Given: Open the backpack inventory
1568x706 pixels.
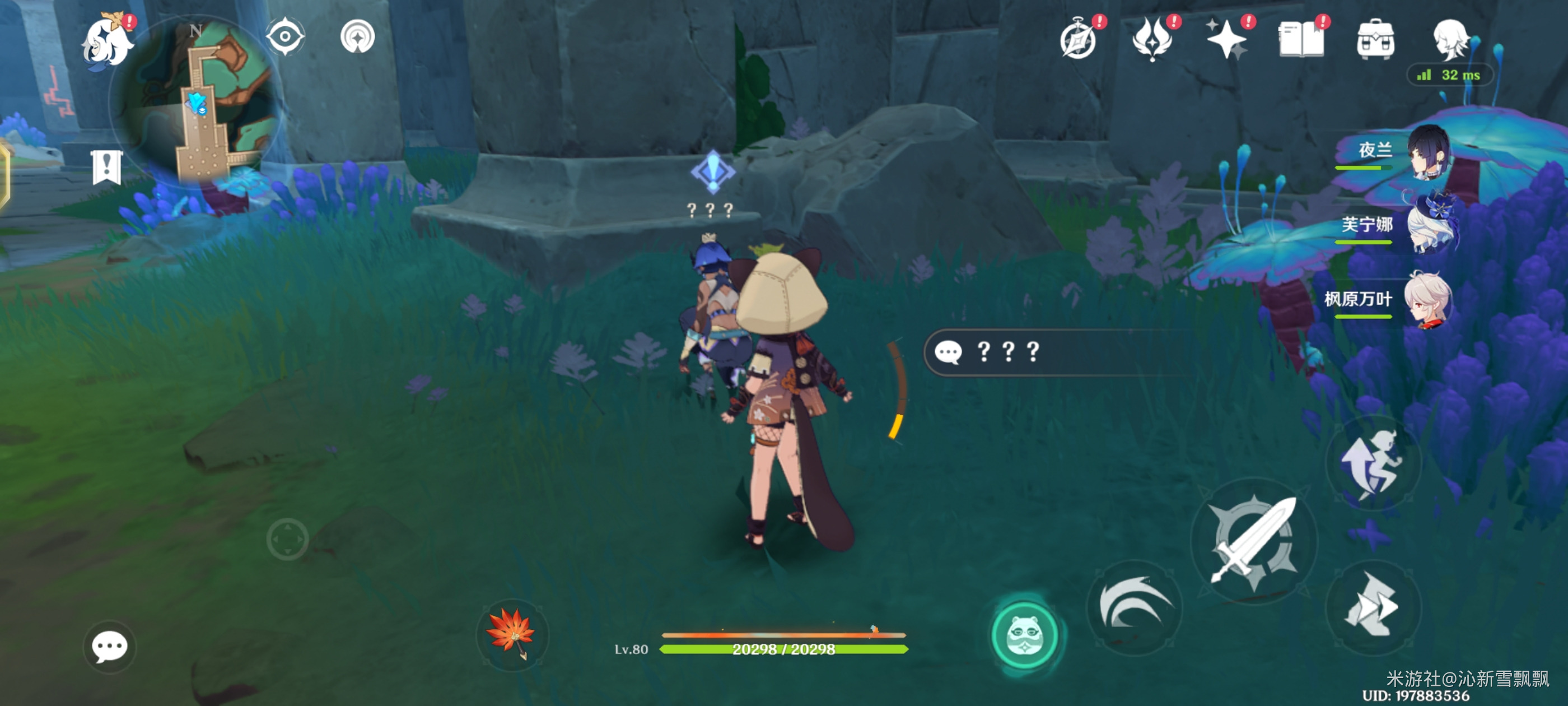Looking at the screenshot, I should tap(1375, 40).
